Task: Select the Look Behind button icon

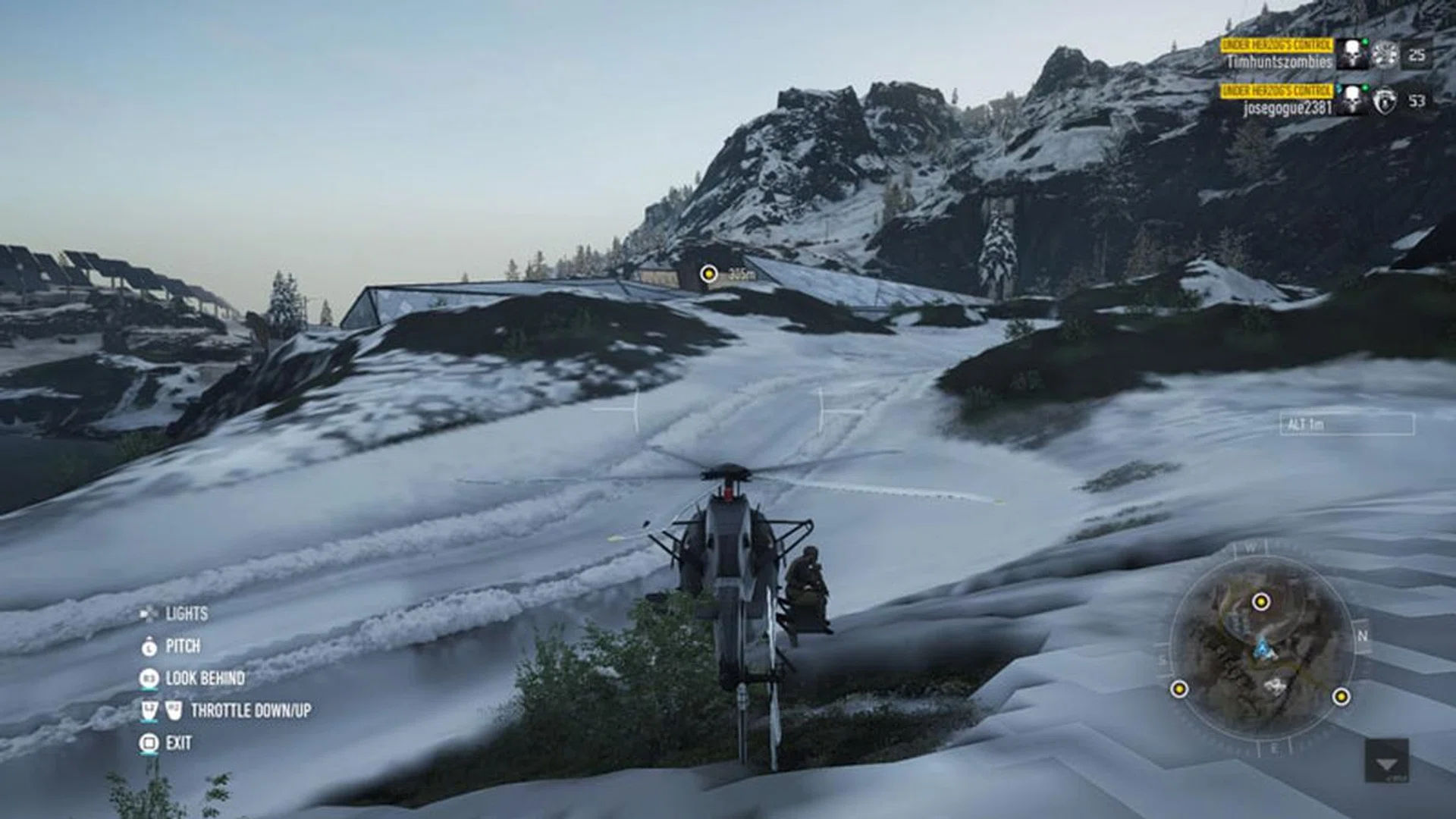Action: tap(149, 678)
